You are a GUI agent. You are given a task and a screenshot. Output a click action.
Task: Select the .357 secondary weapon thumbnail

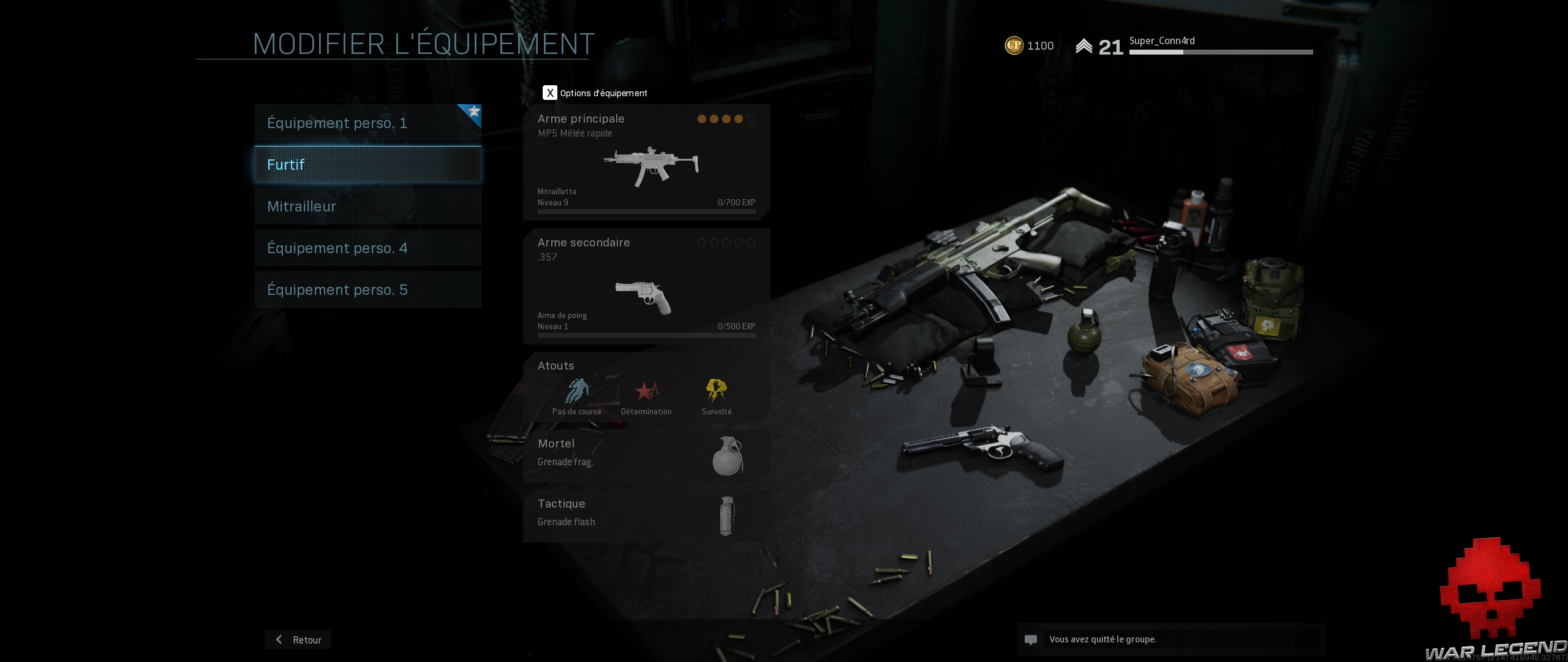[x=643, y=297]
